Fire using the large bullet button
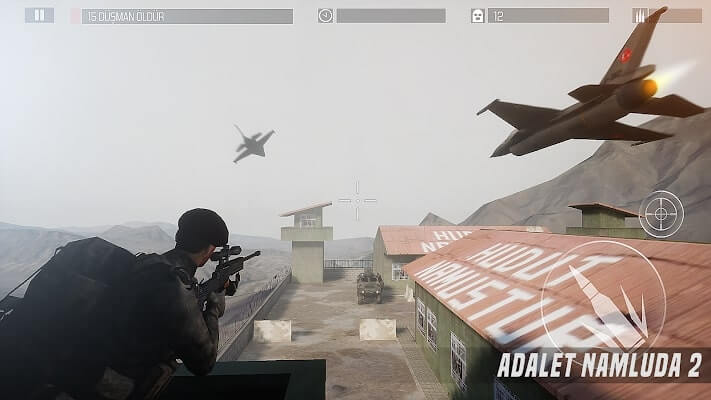 (x=603, y=303)
